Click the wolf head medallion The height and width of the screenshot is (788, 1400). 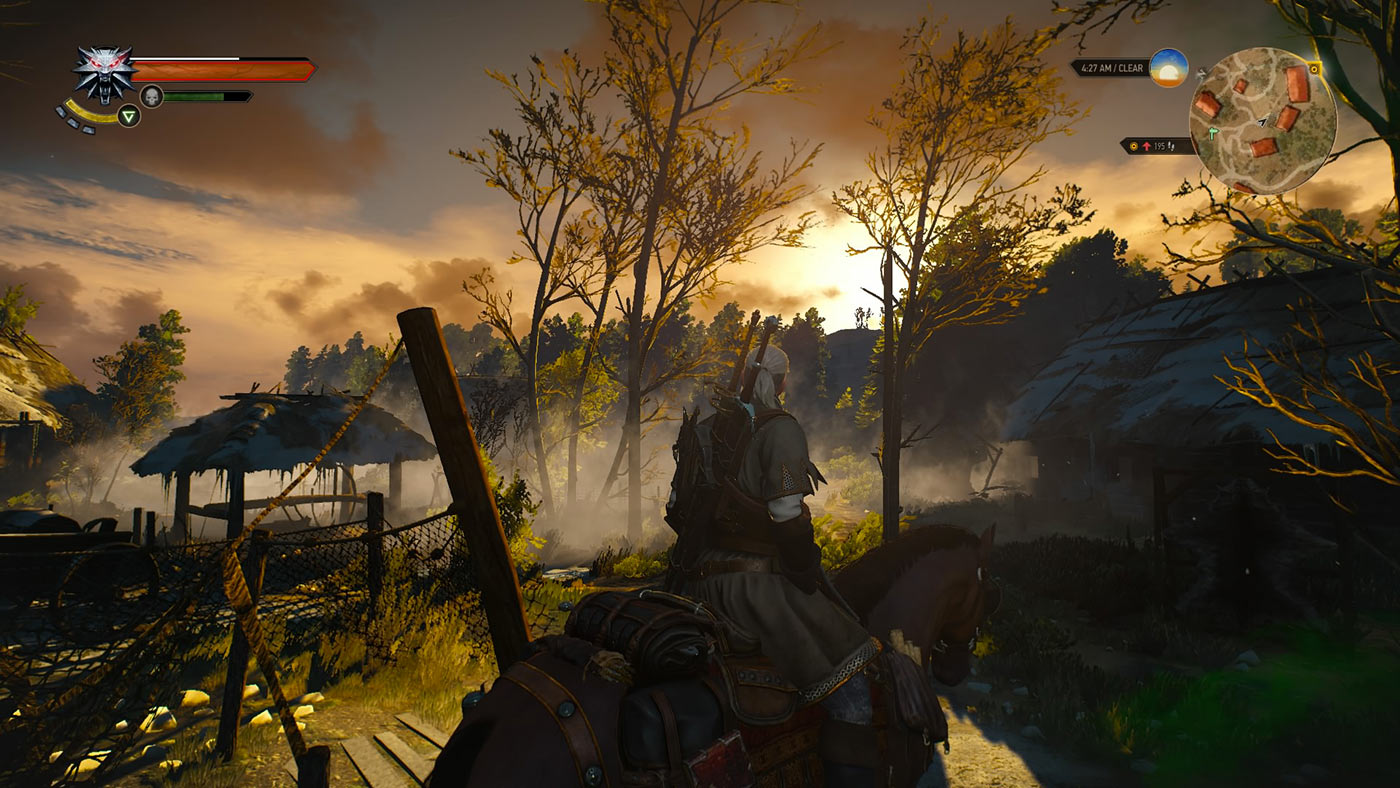pos(104,72)
